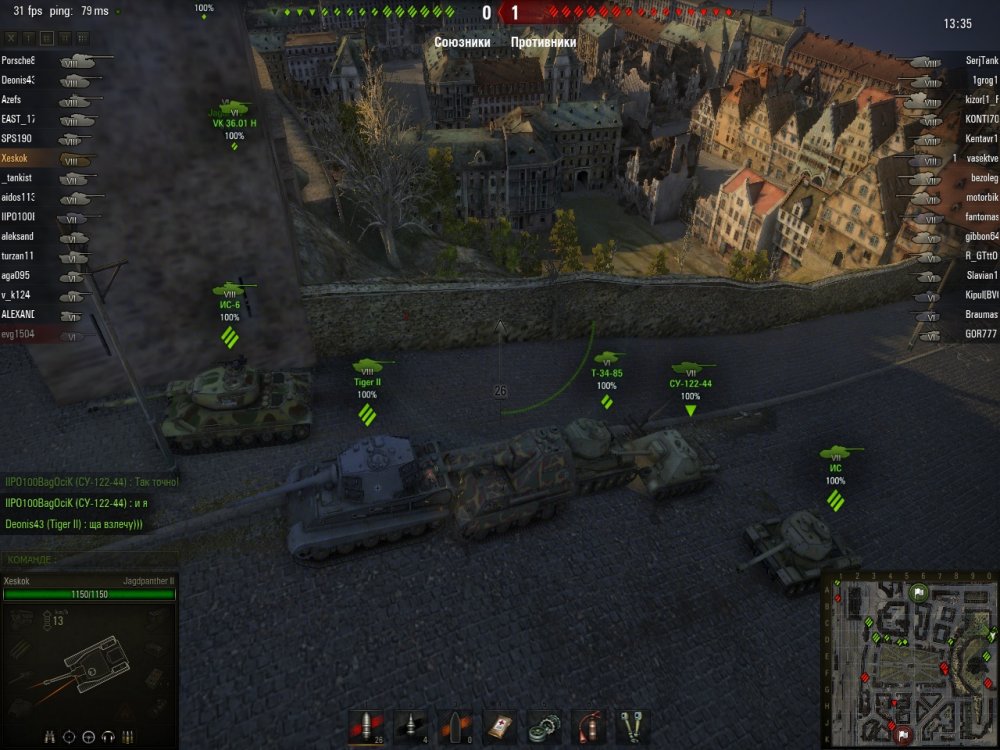Click the T-34-85 allied tank marker
The height and width of the screenshot is (750, 1000).
pyautogui.click(x=607, y=373)
